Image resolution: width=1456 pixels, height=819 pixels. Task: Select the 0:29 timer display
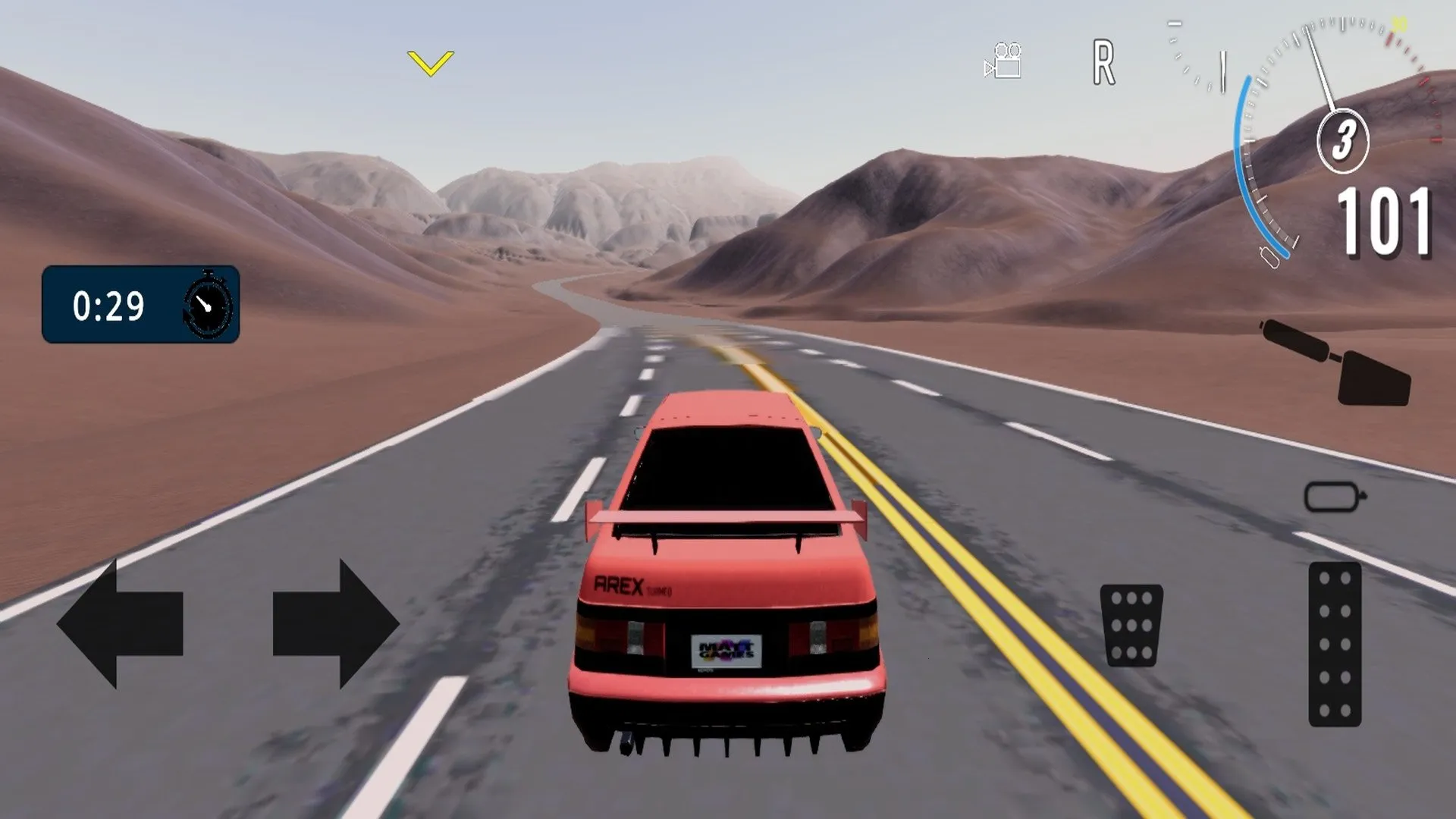[x=108, y=305]
